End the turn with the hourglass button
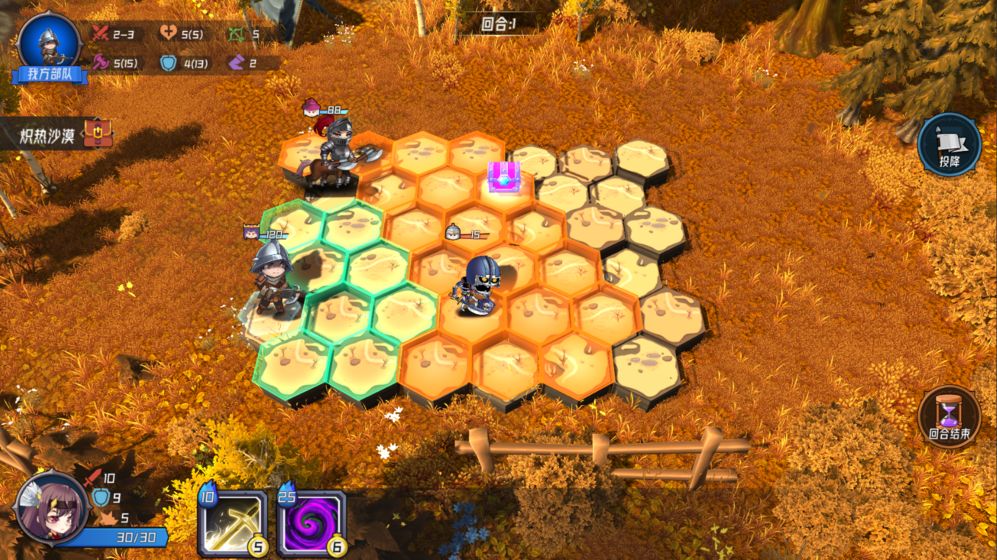The height and width of the screenshot is (560, 997). [x=948, y=415]
